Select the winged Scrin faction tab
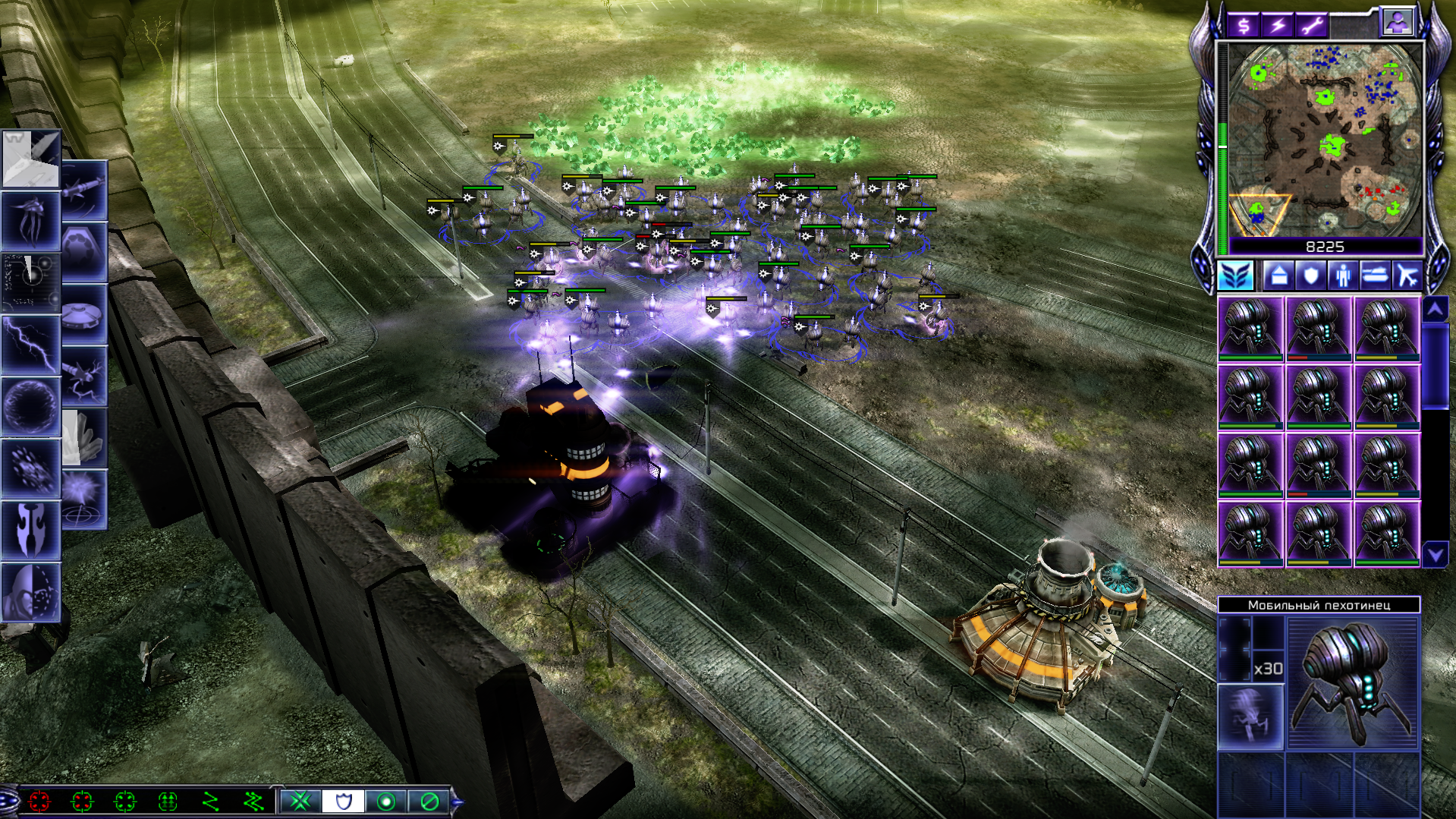 pos(1236,275)
